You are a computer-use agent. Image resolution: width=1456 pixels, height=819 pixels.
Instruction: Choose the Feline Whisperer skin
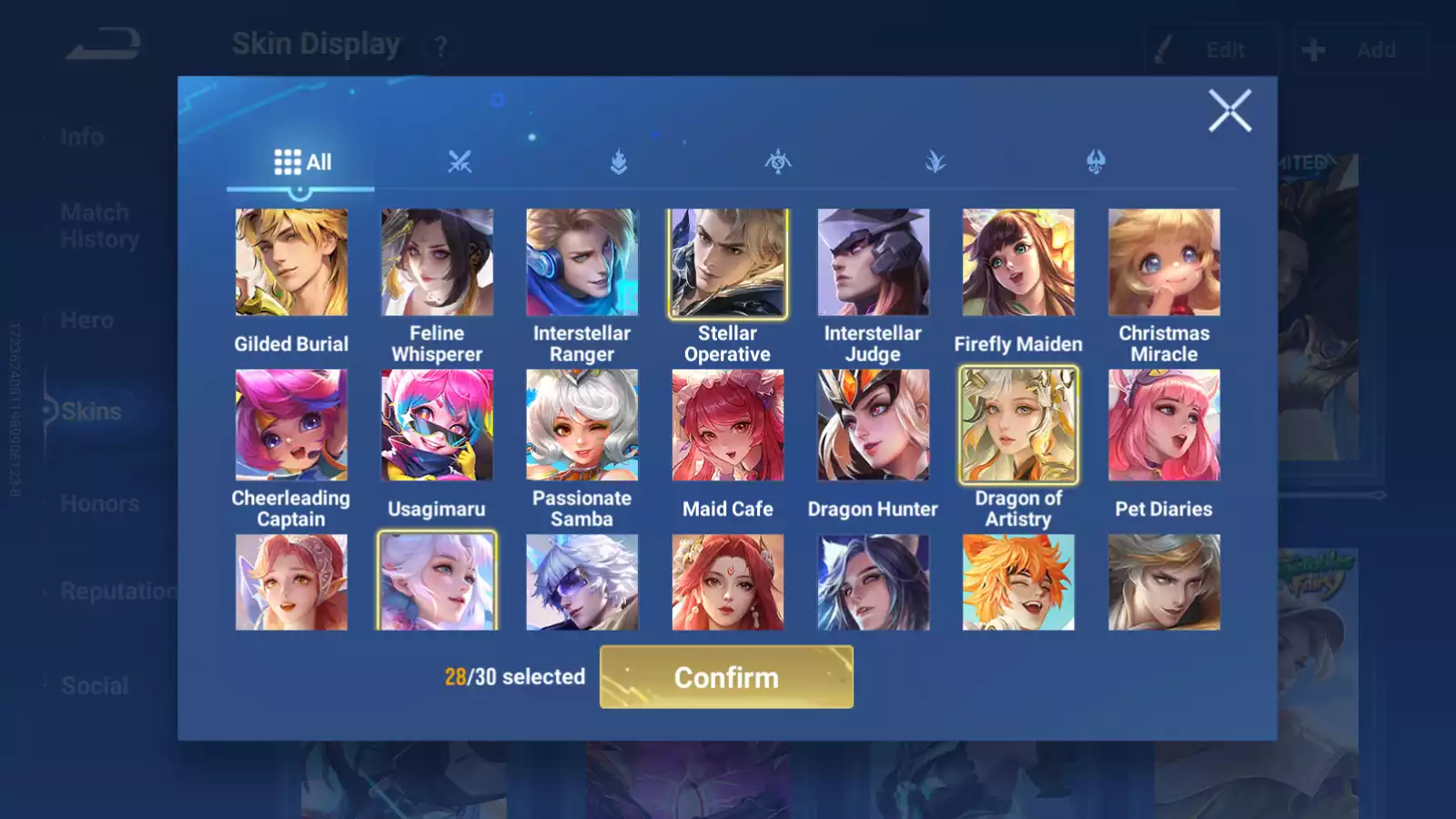click(x=437, y=262)
